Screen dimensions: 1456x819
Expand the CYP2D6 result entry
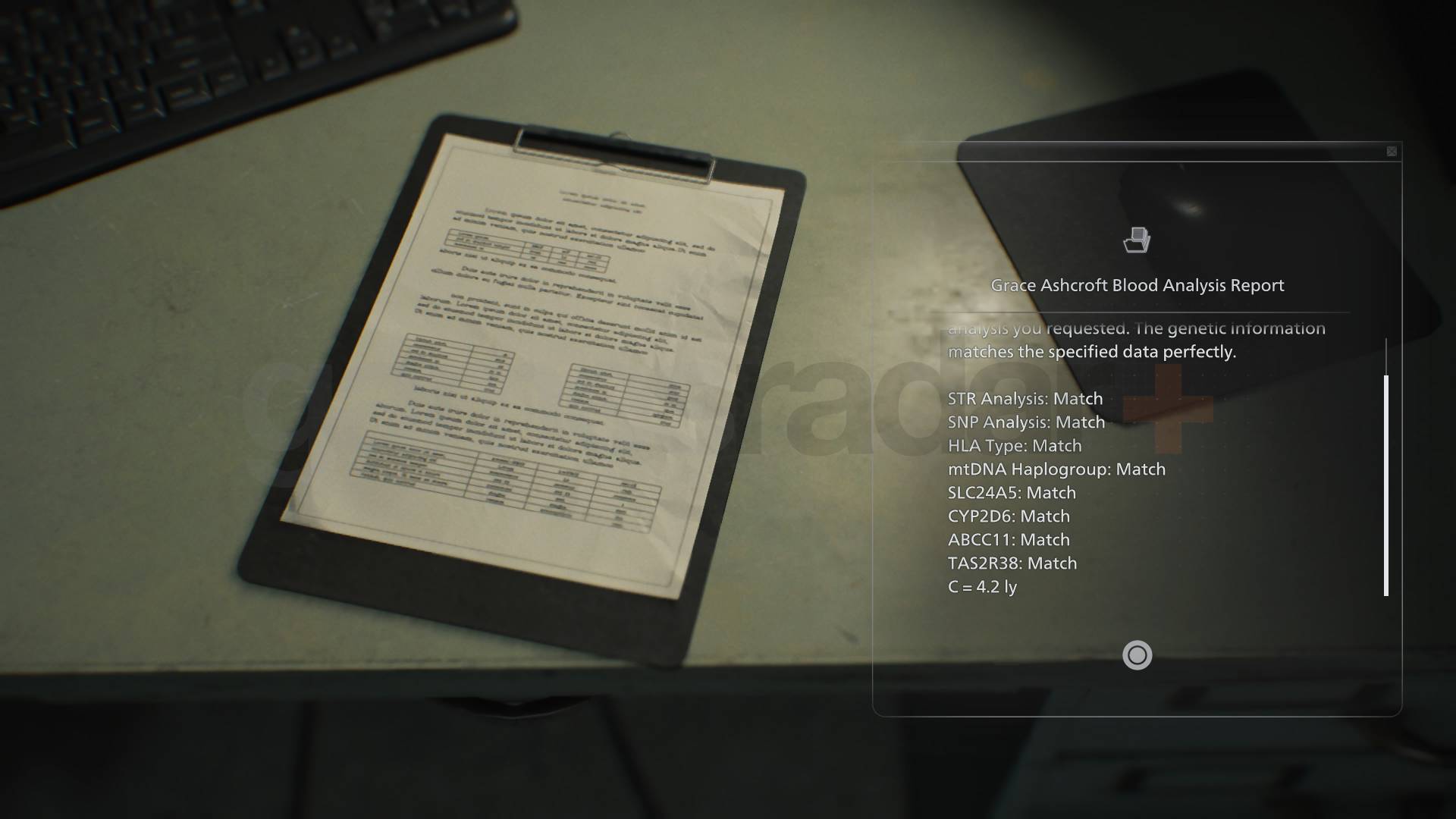click(1009, 516)
